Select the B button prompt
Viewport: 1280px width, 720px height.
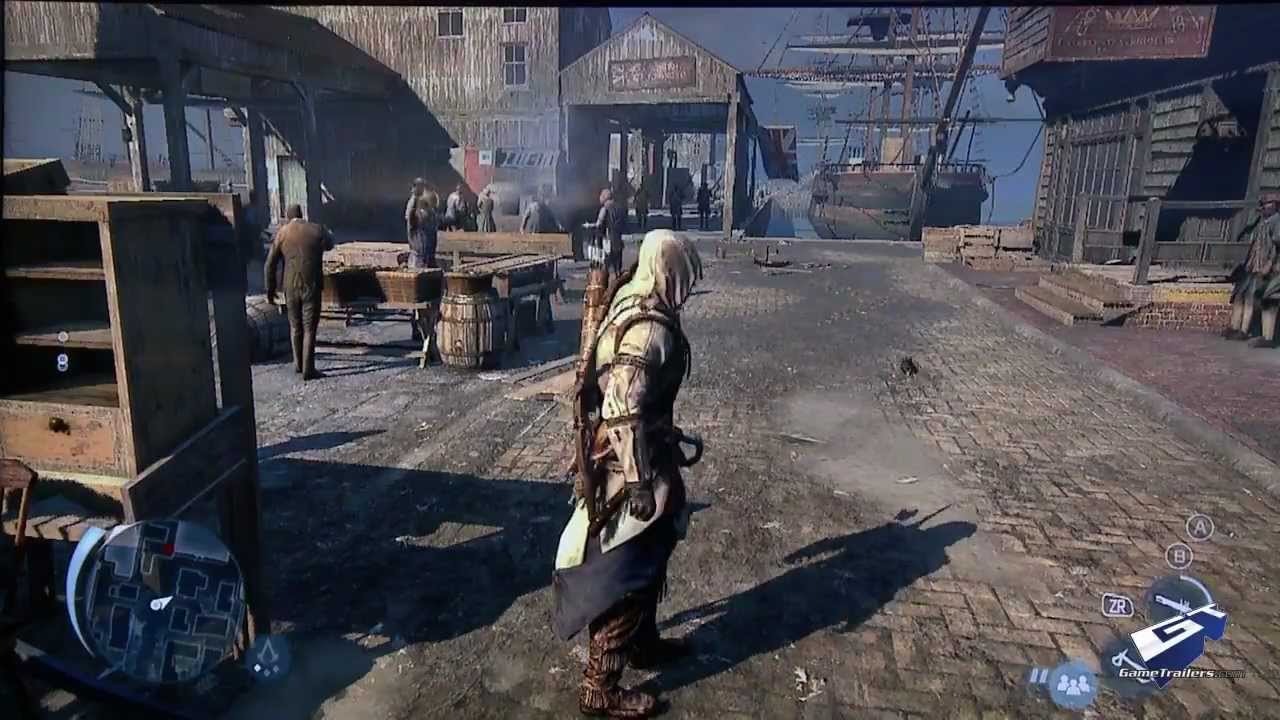pyautogui.click(x=1180, y=556)
